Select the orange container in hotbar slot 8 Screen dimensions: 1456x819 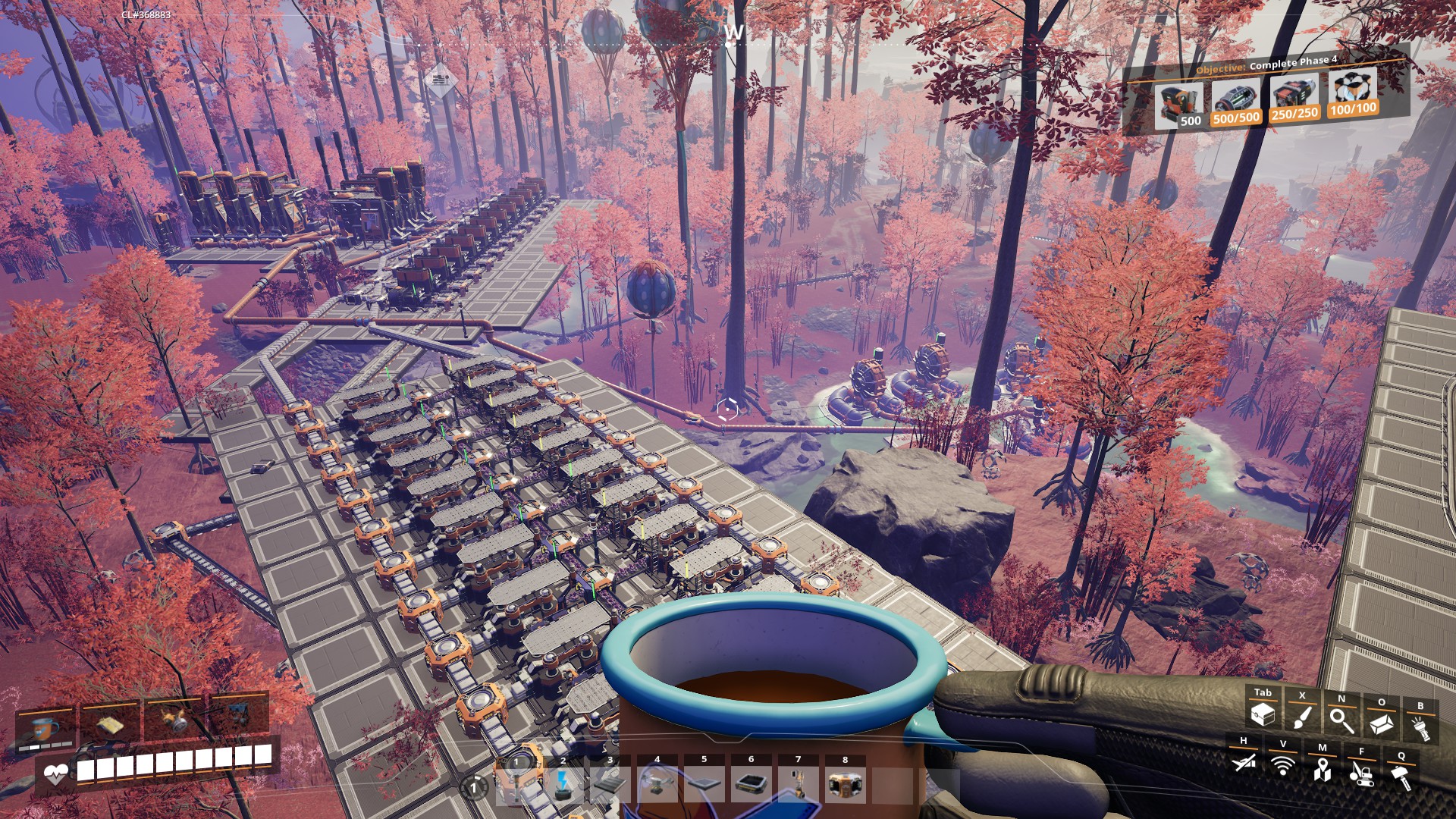click(846, 783)
